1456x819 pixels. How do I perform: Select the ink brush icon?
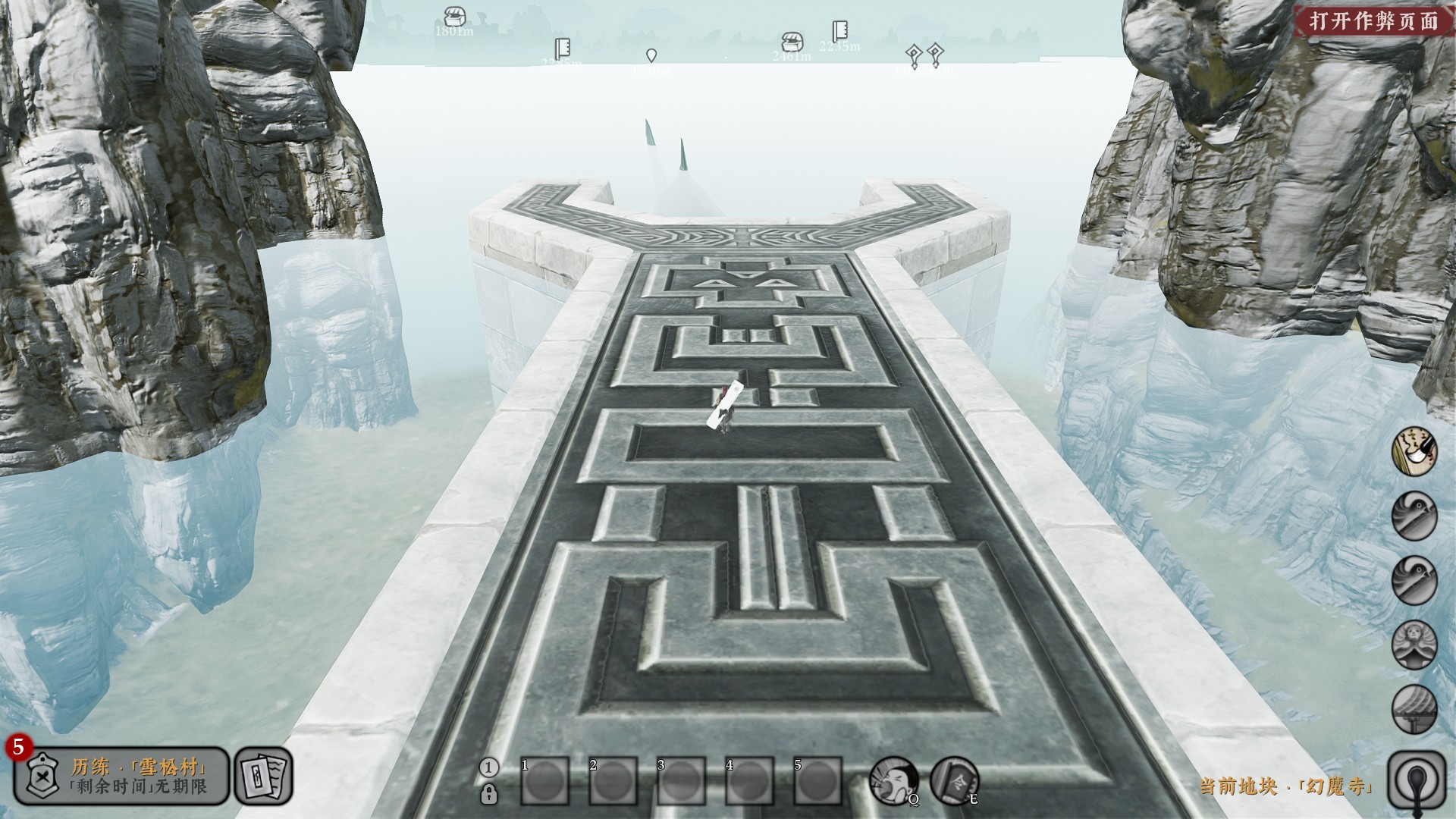coord(1414,452)
